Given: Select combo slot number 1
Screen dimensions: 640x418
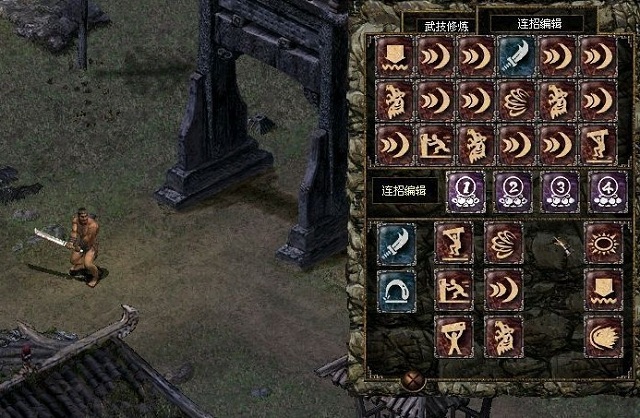Looking at the screenshot, I should point(463,190).
